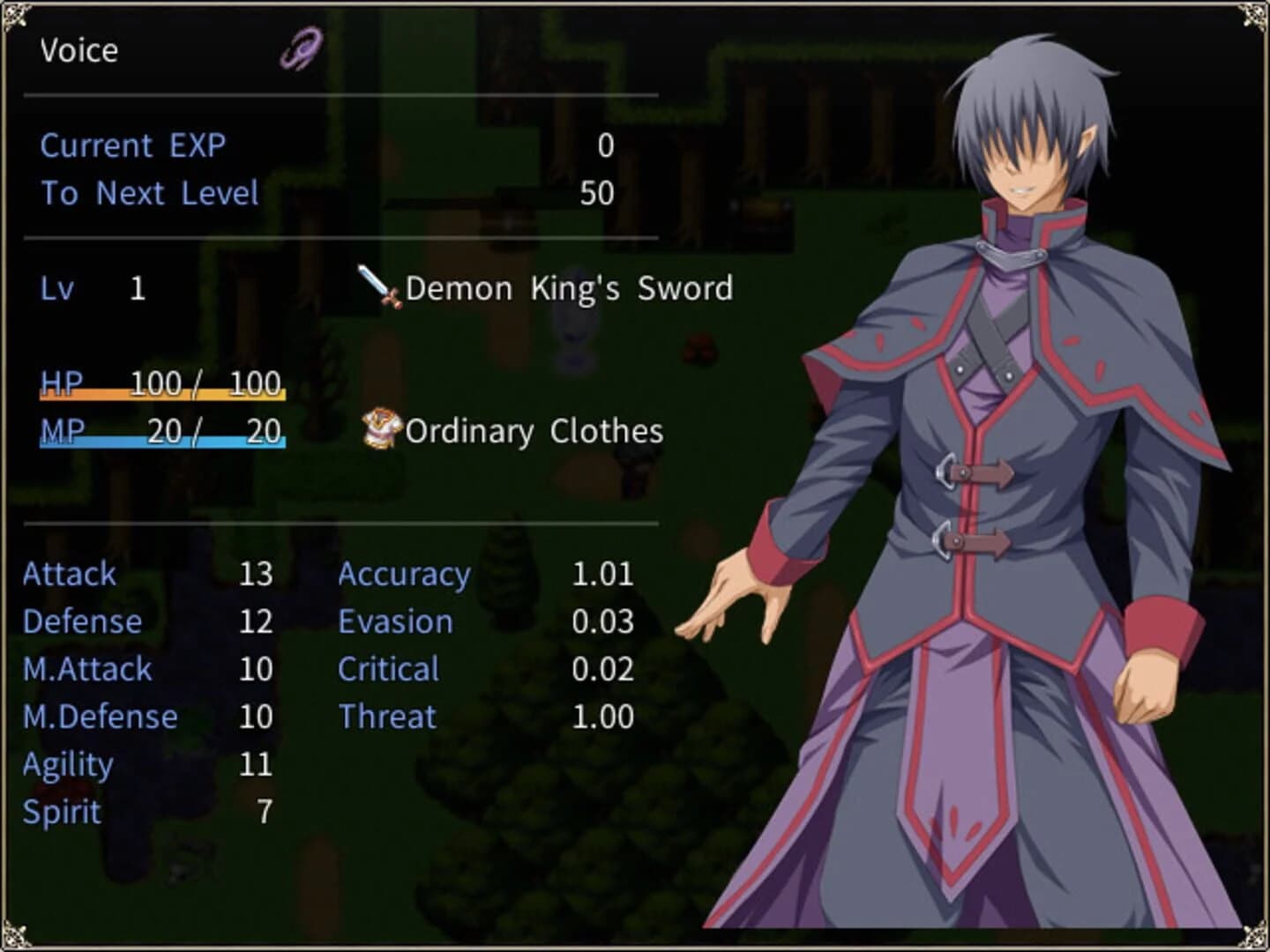The image size is (1270, 952).
Task: Switch to the Spirit stat row
Action: [x=62, y=812]
